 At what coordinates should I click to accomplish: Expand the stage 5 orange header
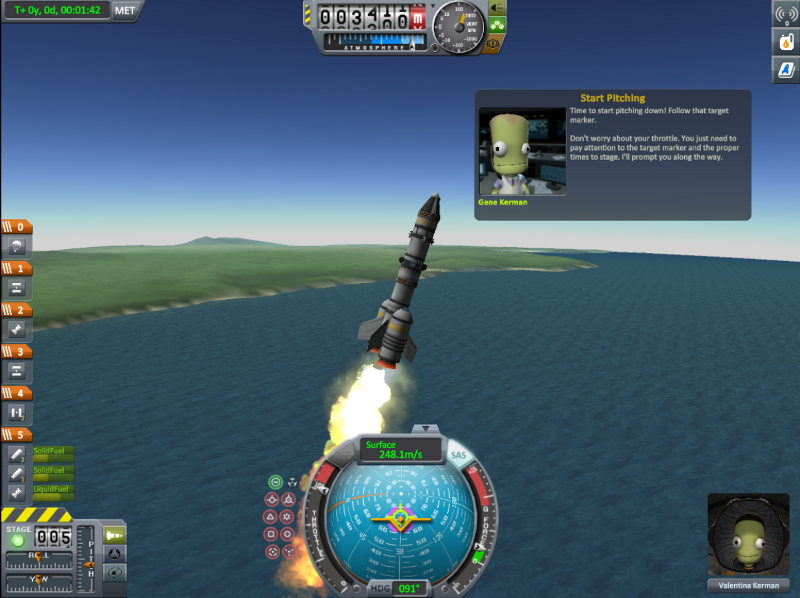click(17, 434)
